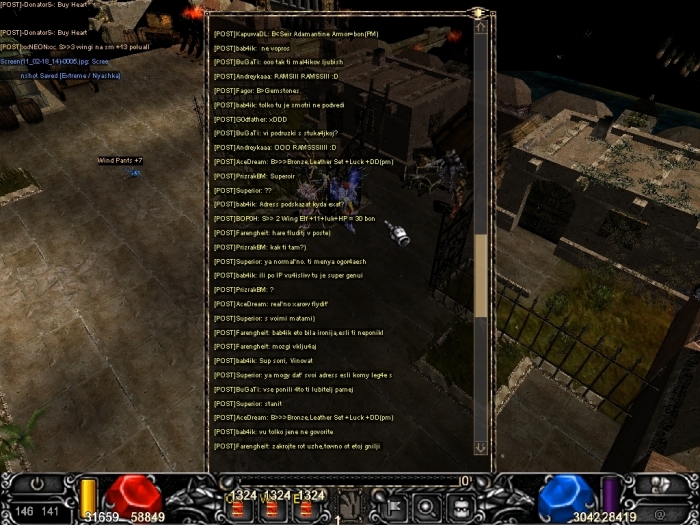
Task: Click the power button icon on the HUD
Action: point(39,483)
